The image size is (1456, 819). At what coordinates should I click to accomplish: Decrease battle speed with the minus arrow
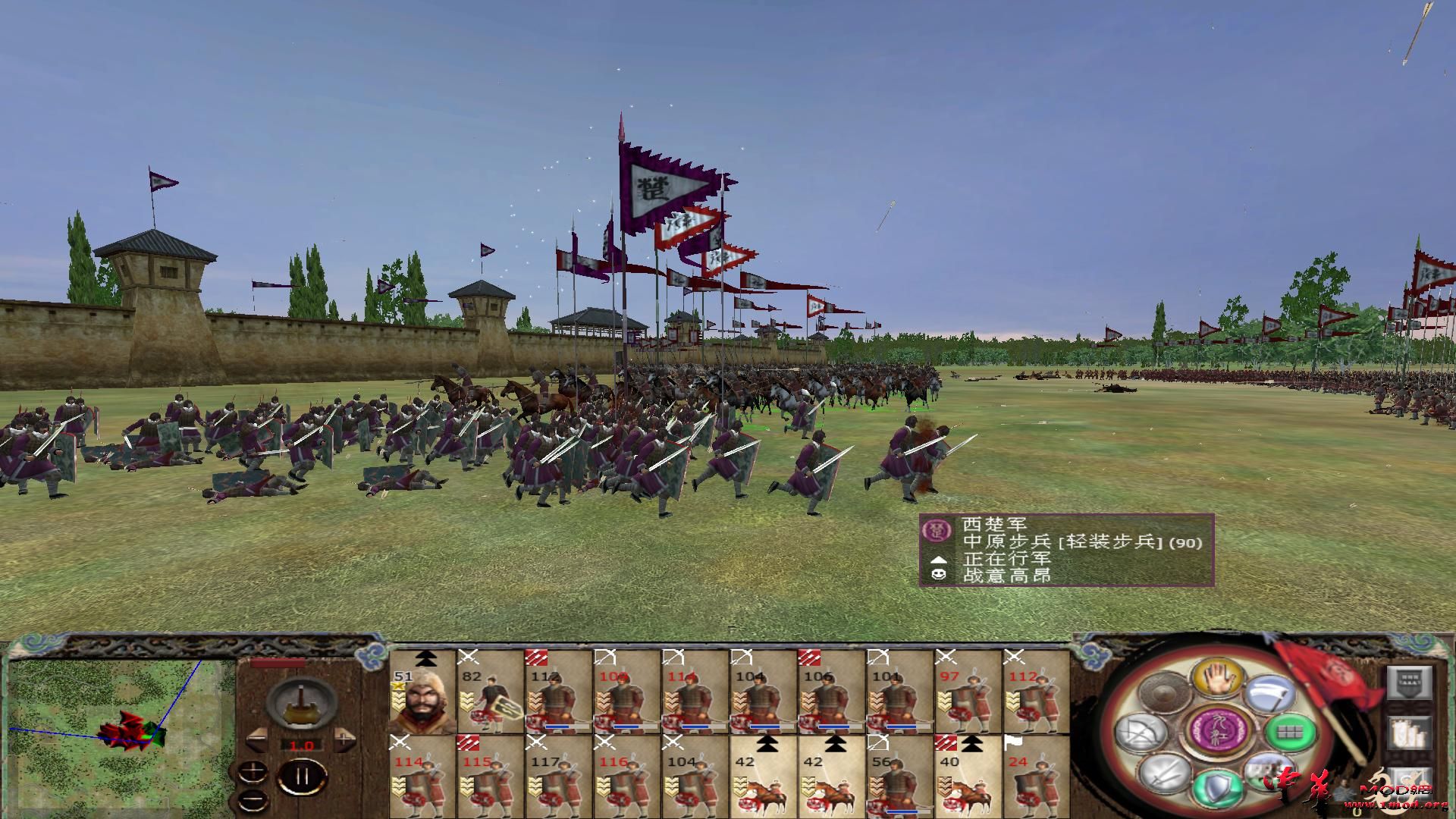pos(257,739)
